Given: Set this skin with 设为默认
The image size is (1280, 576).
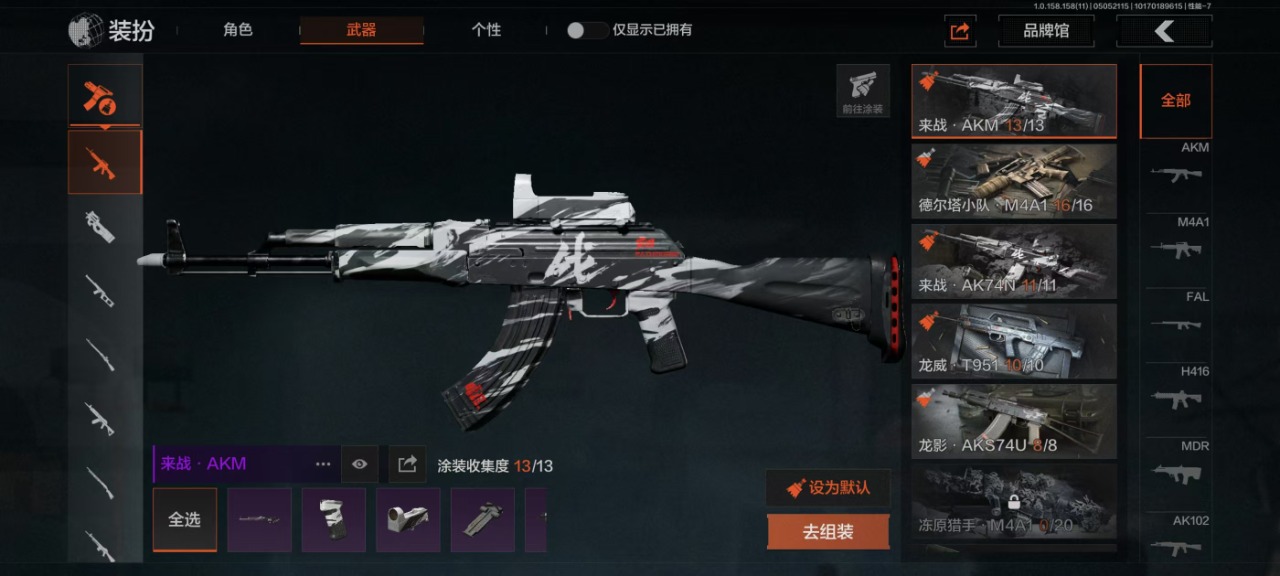Looking at the screenshot, I should [828, 488].
